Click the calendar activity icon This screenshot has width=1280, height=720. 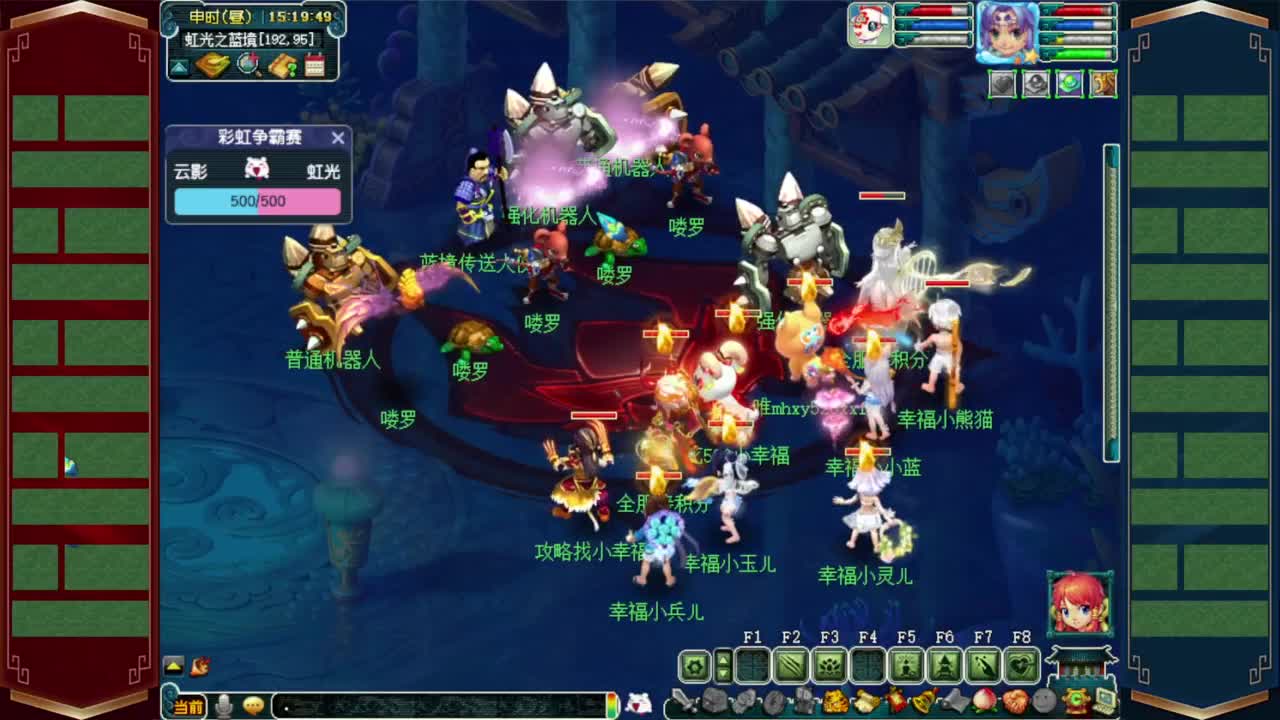pyautogui.click(x=314, y=65)
